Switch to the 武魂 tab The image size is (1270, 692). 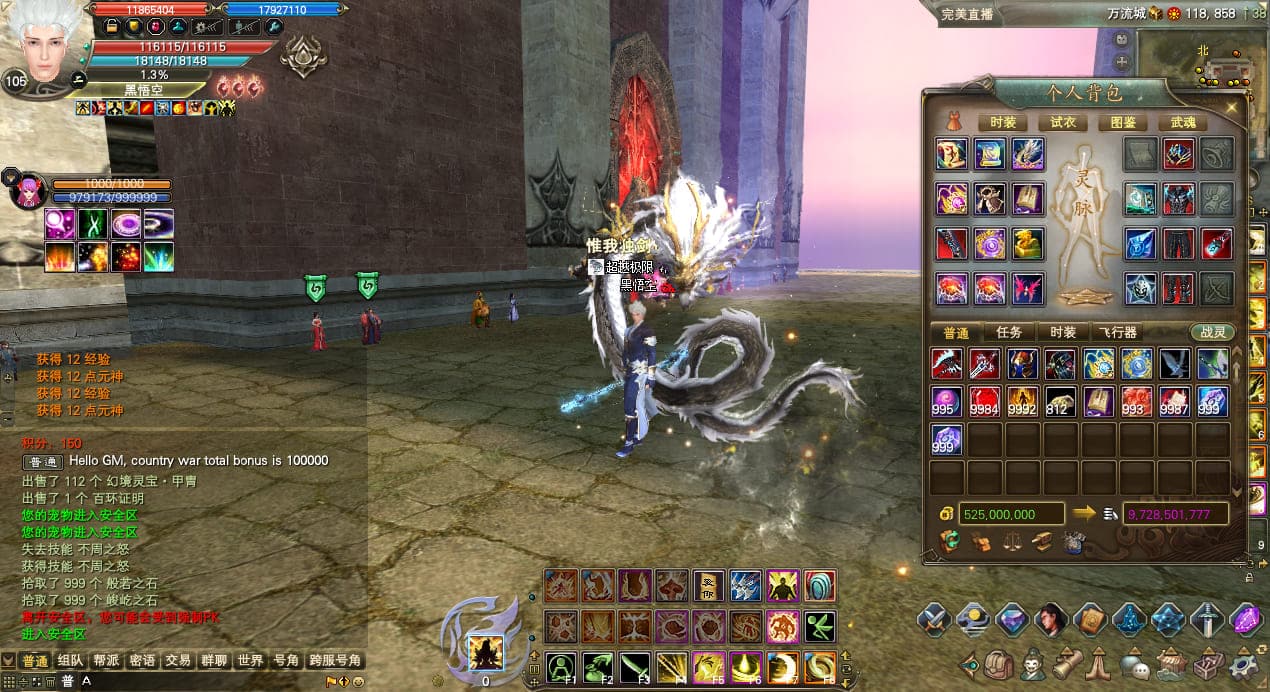point(1183,122)
